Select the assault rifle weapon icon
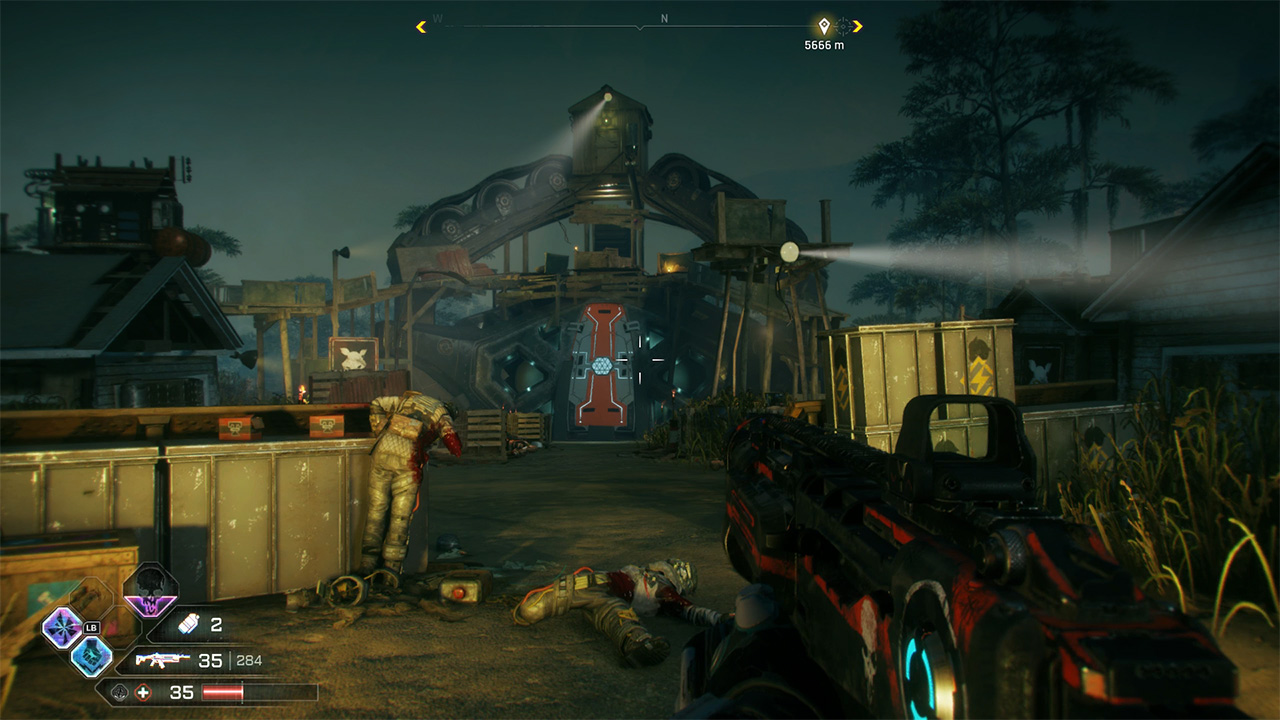Image resolution: width=1280 pixels, height=720 pixels. pyautogui.click(x=163, y=660)
